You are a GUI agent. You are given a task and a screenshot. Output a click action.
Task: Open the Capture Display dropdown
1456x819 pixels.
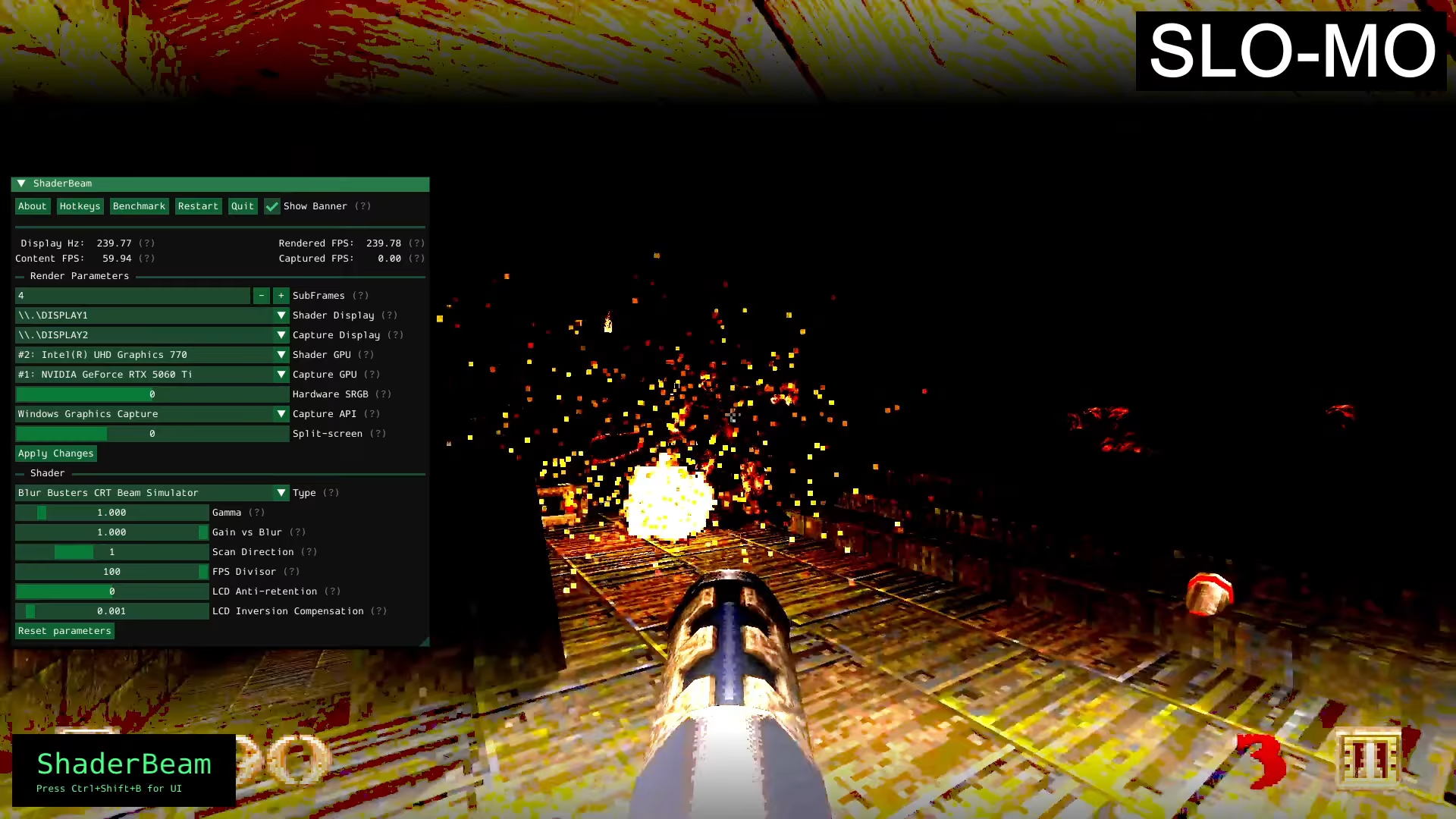281,334
